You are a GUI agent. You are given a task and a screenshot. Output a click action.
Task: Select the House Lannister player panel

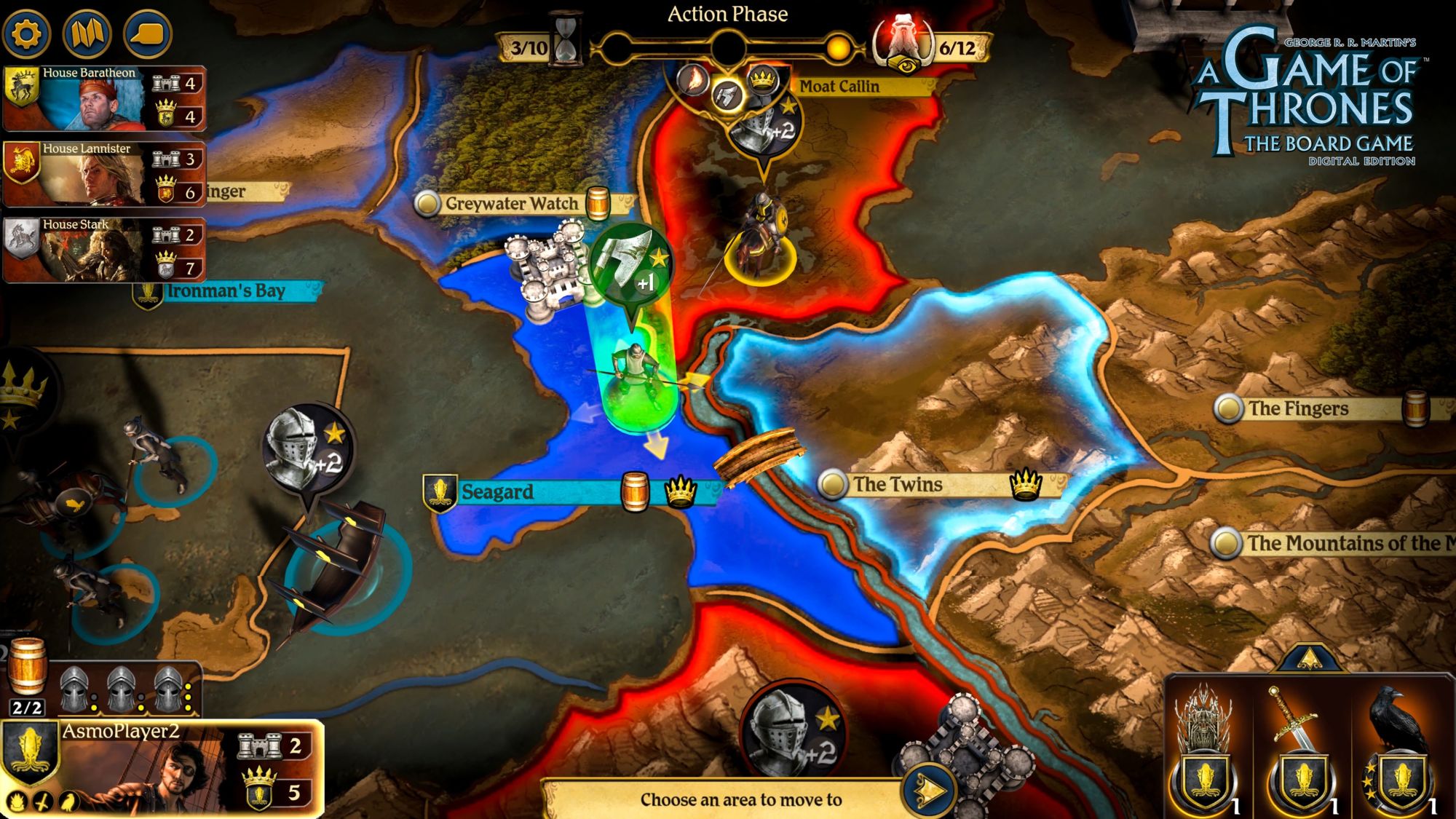click(x=105, y=175)
